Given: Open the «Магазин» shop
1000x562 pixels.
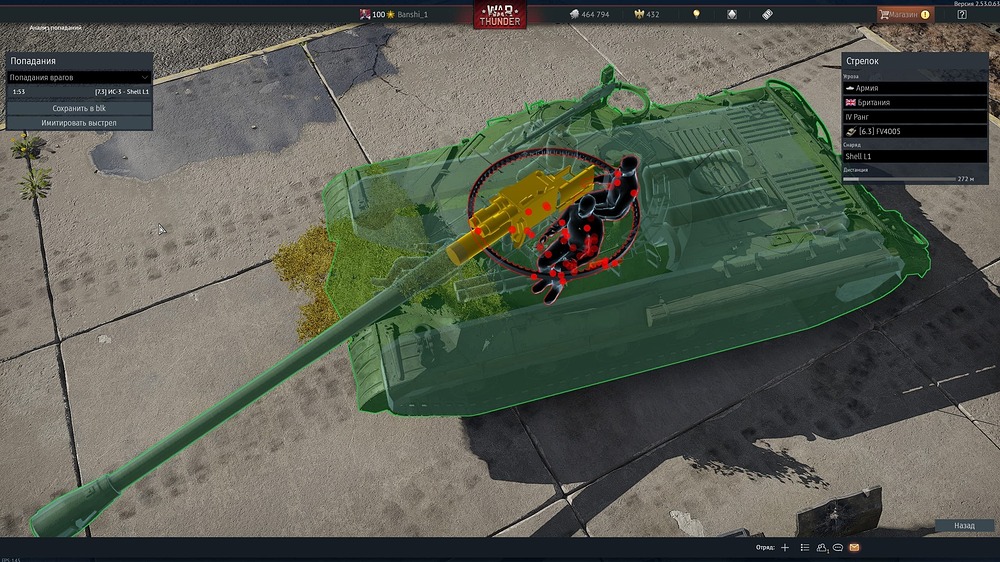Looking at the screenshot, I should coord(905,14).
